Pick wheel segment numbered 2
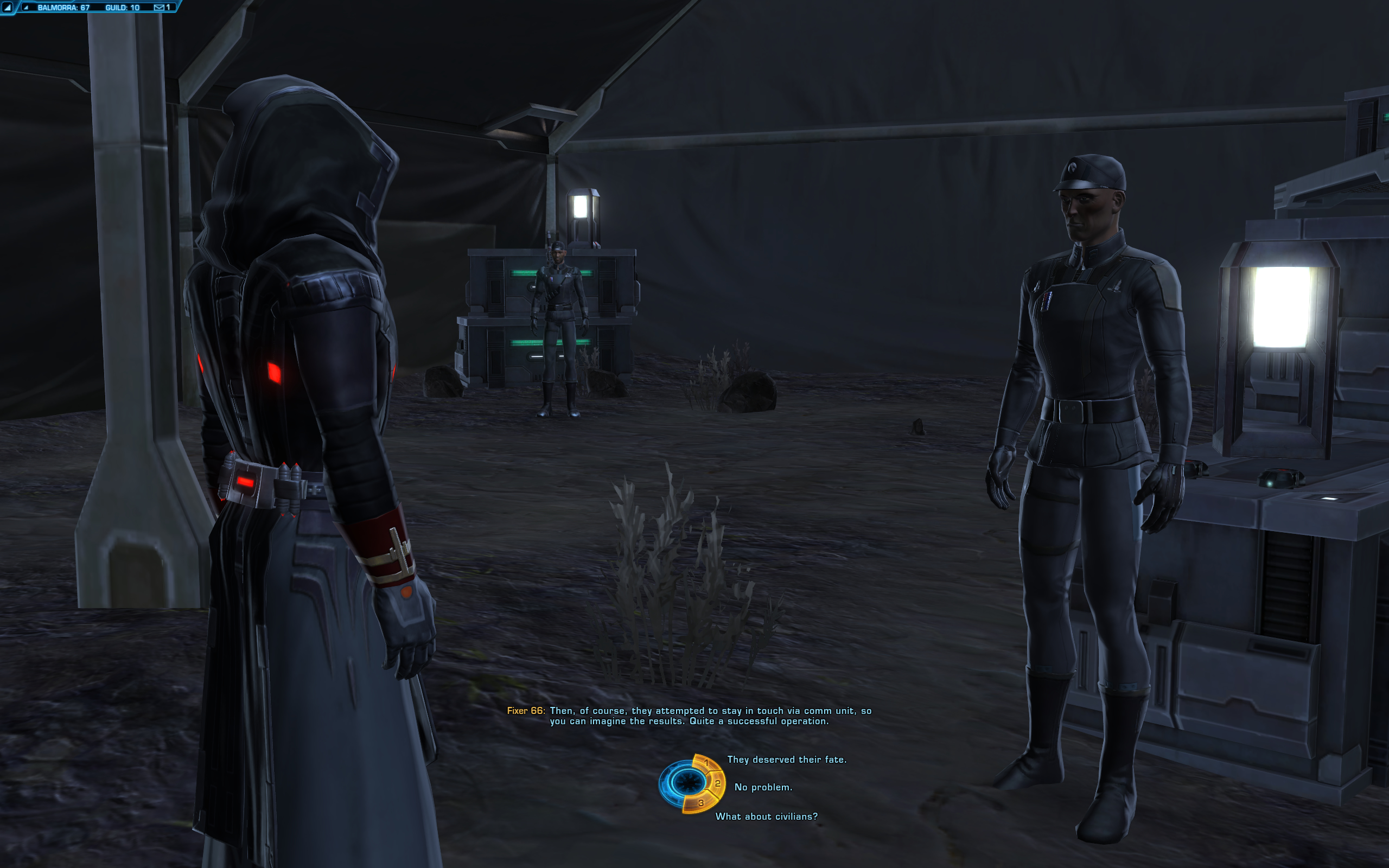Viewport: 1389px width, 868px height. coord(717,783)
